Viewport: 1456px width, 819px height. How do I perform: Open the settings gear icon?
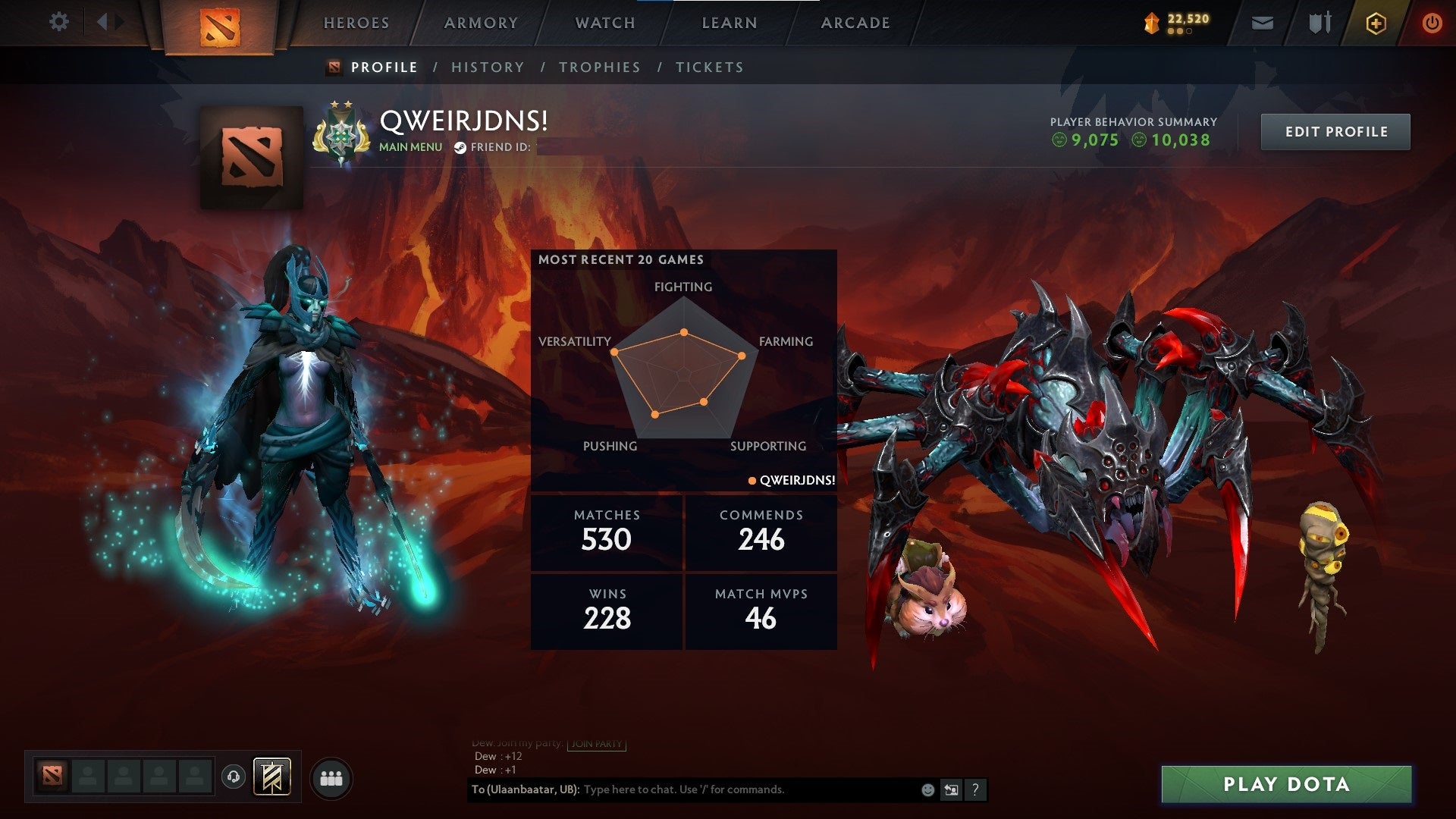click(59, 22)
